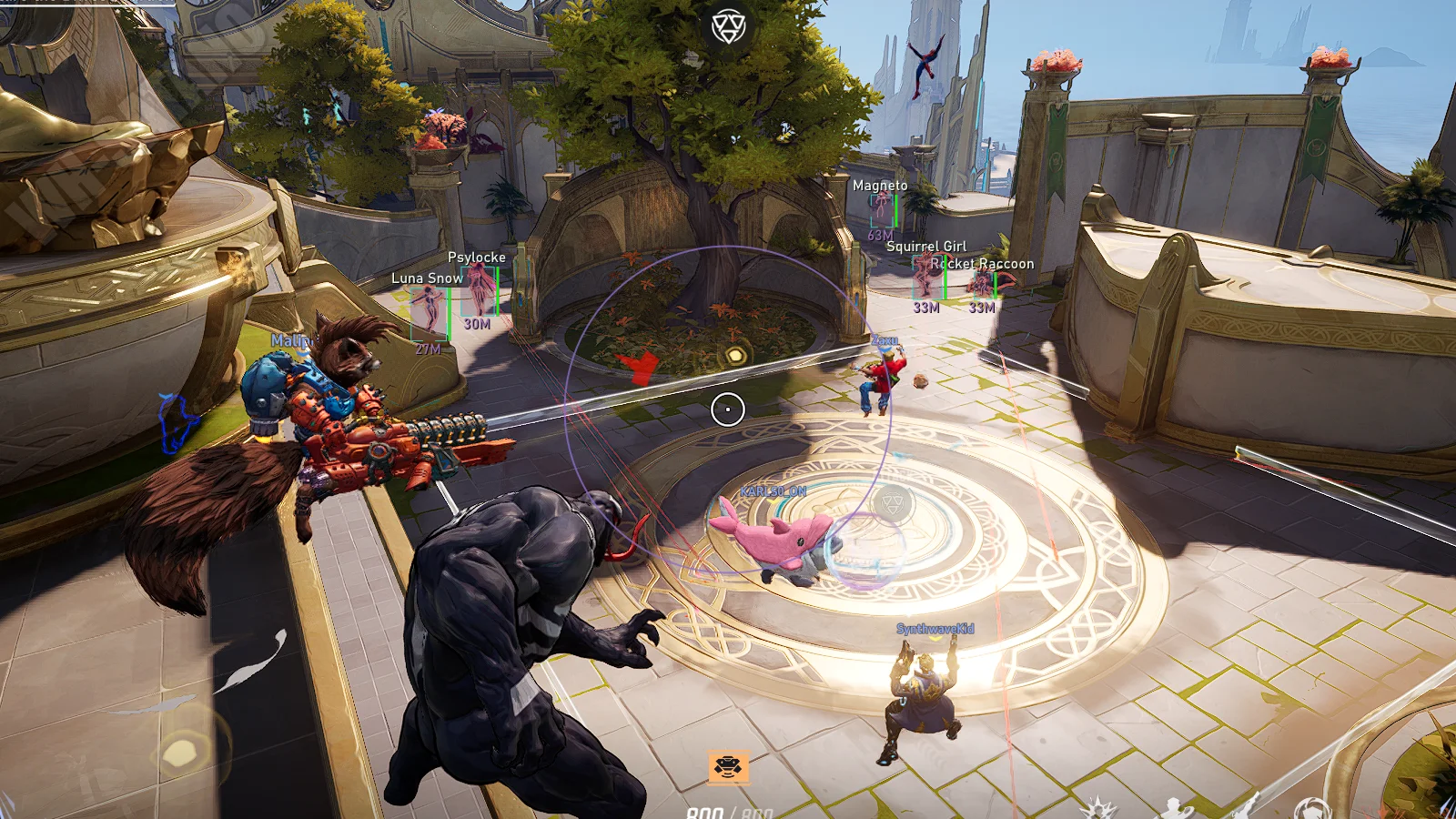Click the faded objective marker over the capture point
The image size is (1456, 819).
coord(892,503)
